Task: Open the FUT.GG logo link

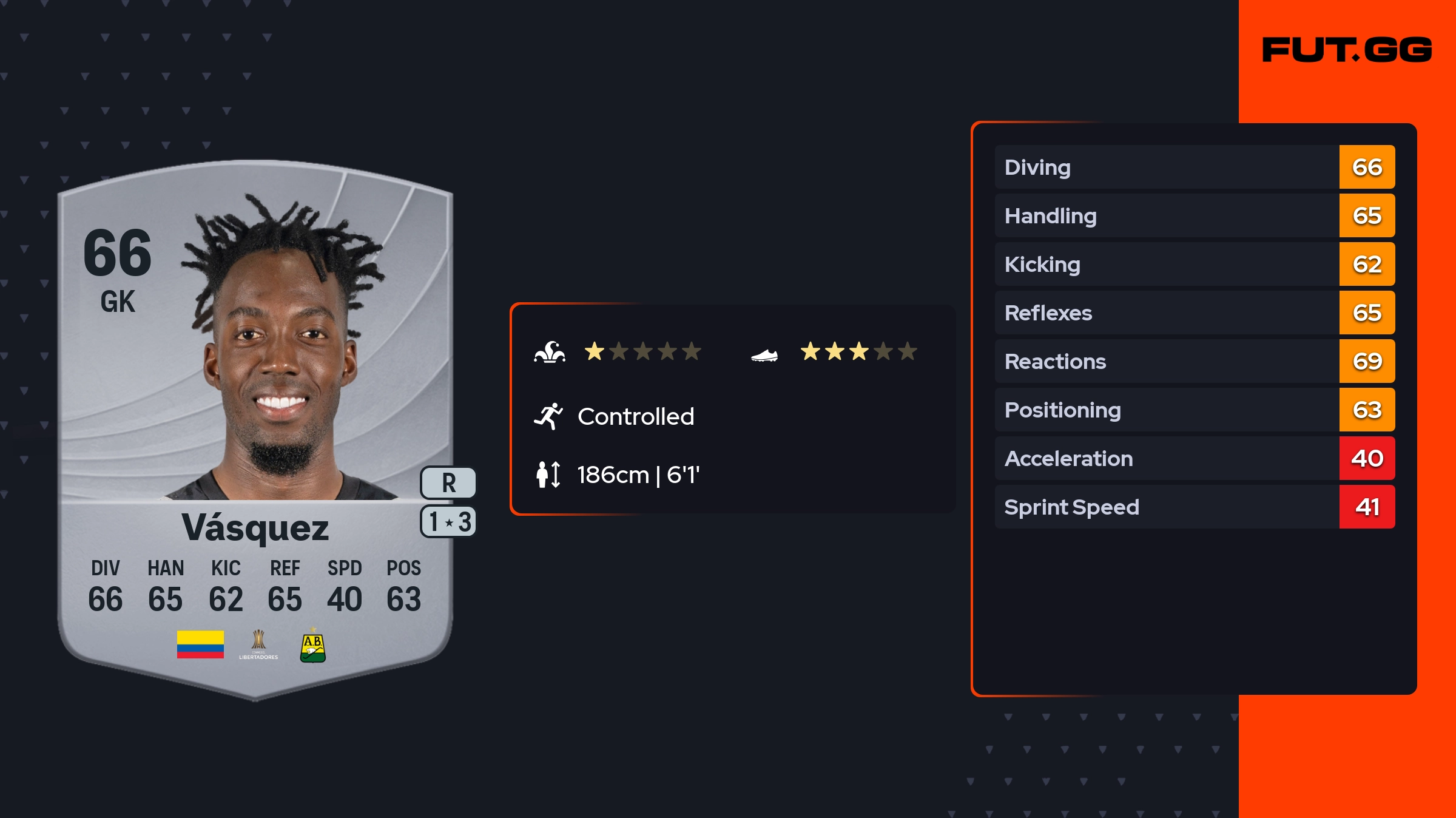Action: [x=1347, y=50]
